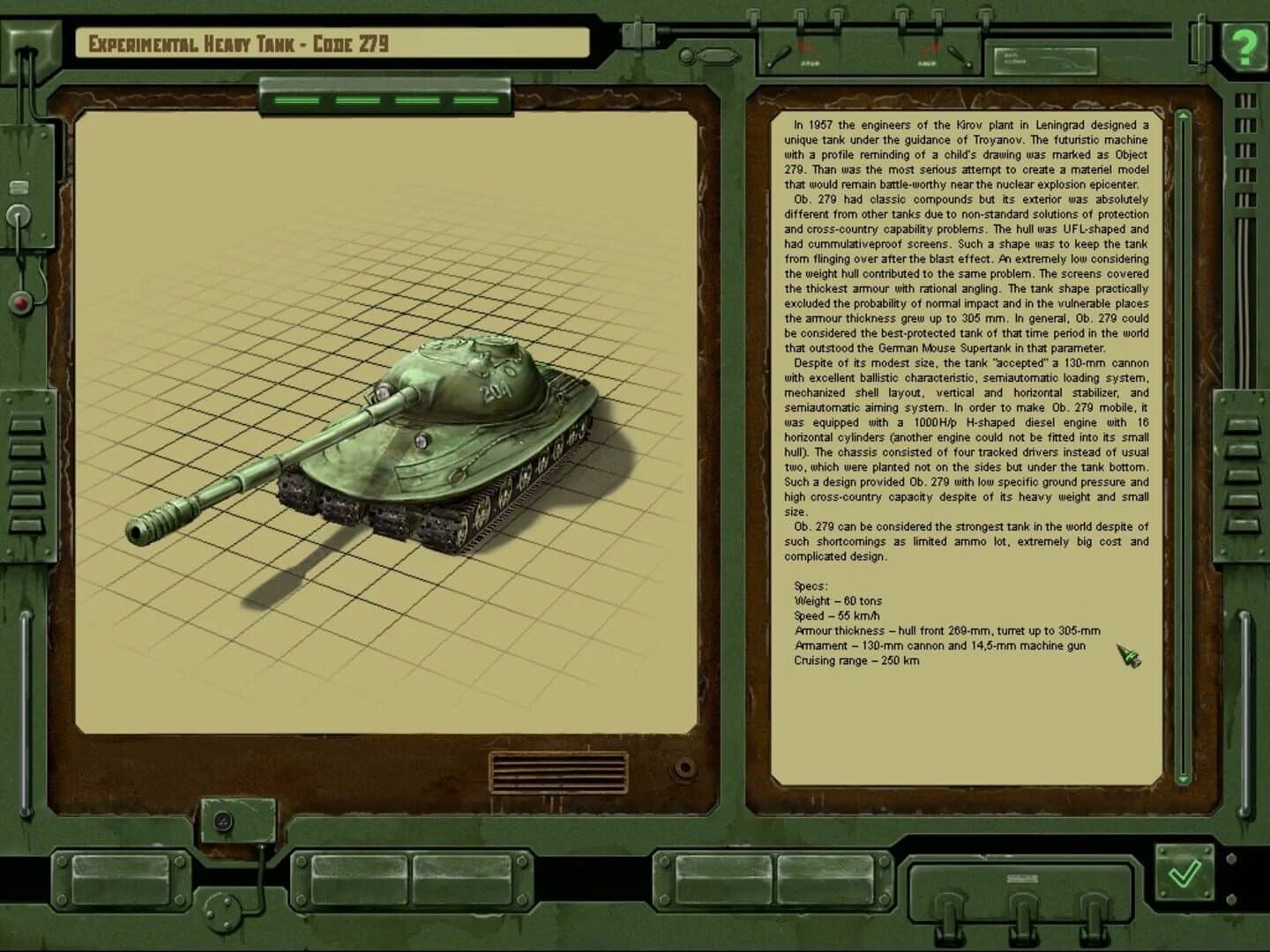Click the green checkmark confirm button
This screenshot has height=952, width=1270.
tap(1184, 875)
